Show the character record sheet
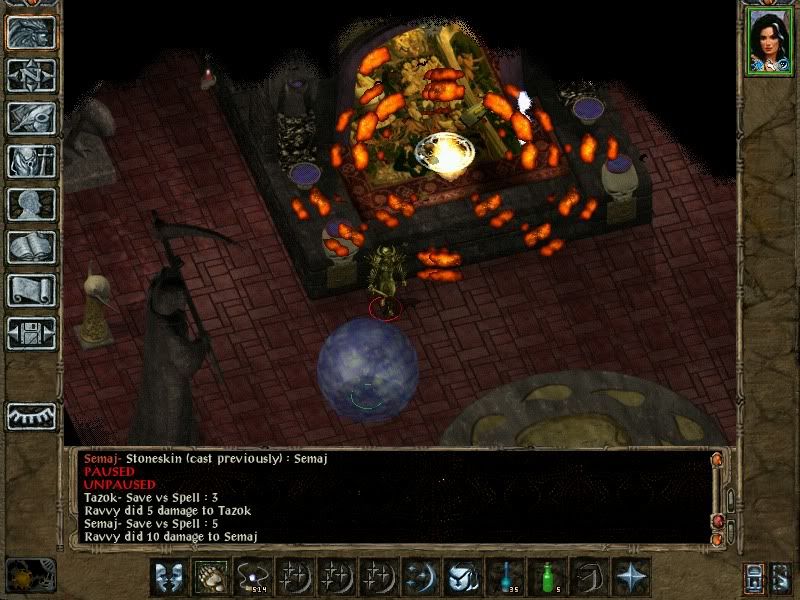This screenshot has width=800, height=600. 31,204
